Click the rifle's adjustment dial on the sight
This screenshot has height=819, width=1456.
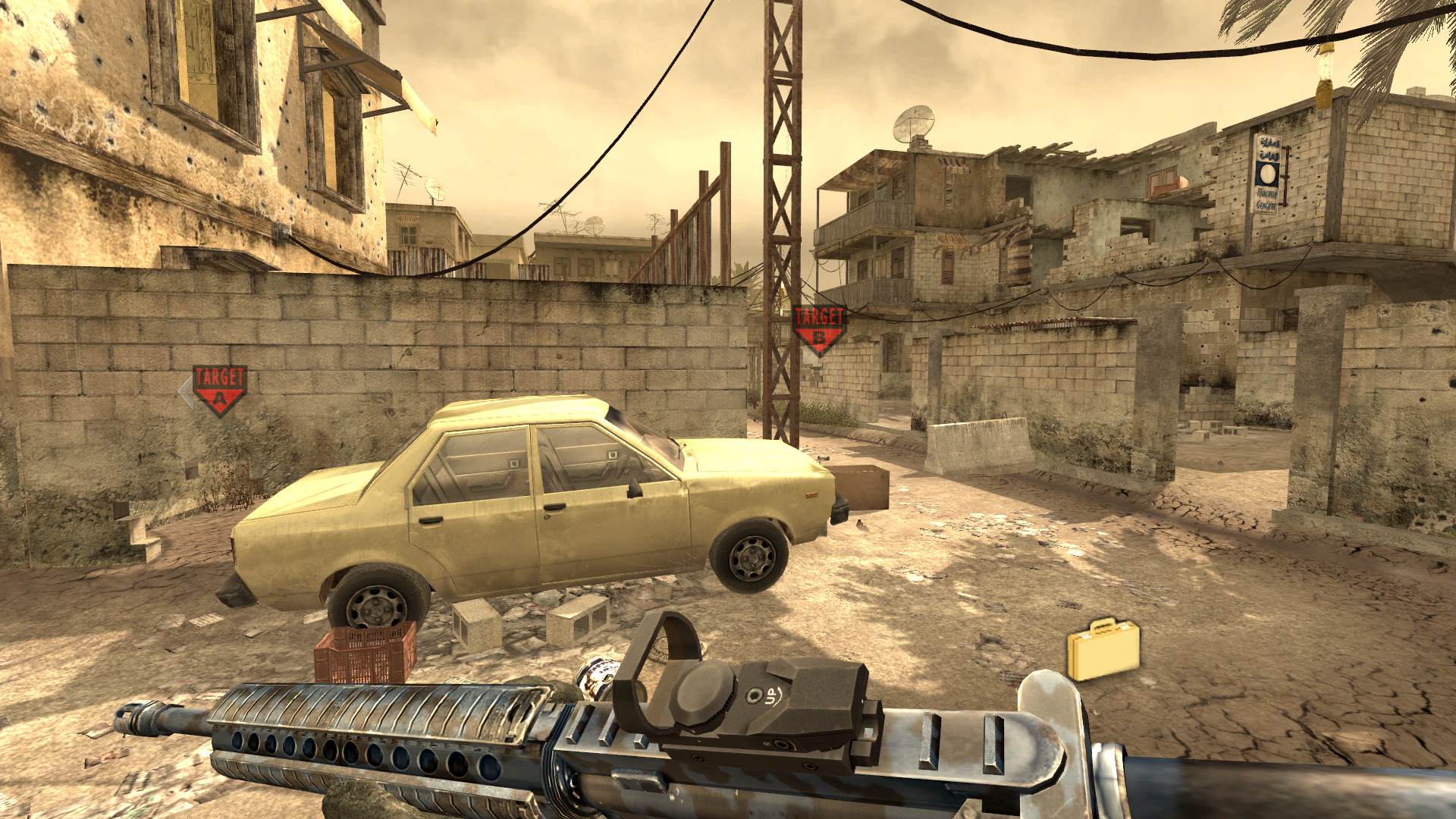(701, 693)
